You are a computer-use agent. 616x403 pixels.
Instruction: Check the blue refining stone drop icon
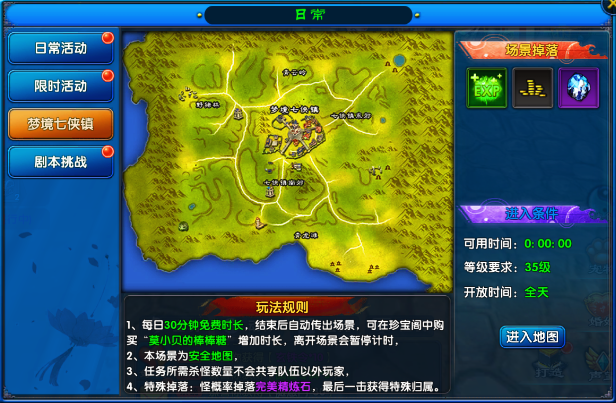click(x=578, y=88)
